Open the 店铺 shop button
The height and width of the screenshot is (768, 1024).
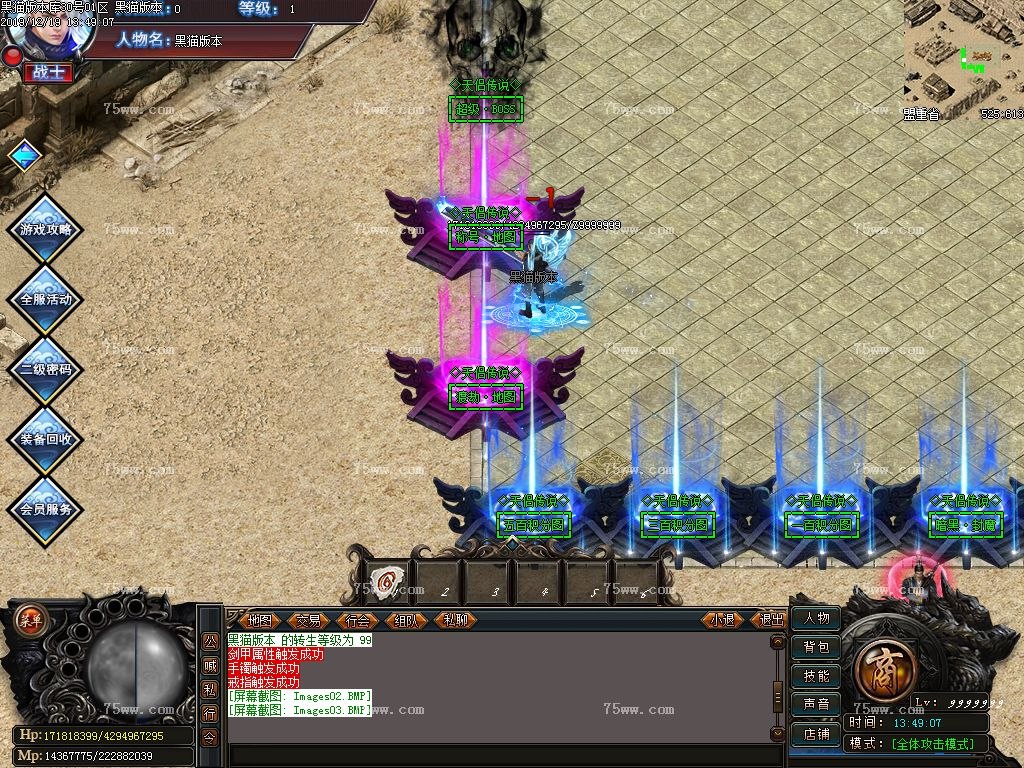click(x=816, y=734)
